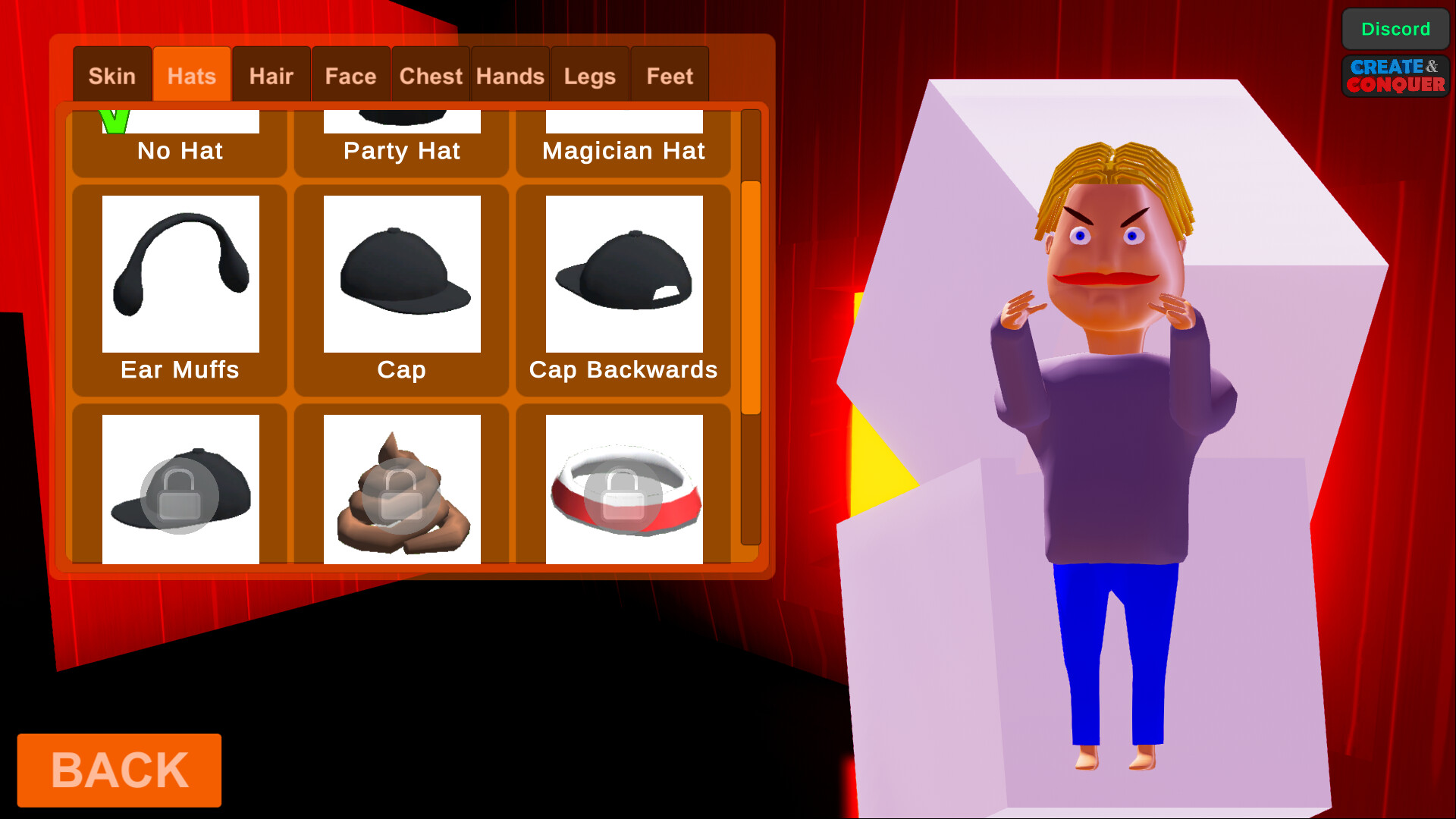Screen dimensions: 1456x819
Task: Switch to the Hair tab
Action: (x=271, y=74)
